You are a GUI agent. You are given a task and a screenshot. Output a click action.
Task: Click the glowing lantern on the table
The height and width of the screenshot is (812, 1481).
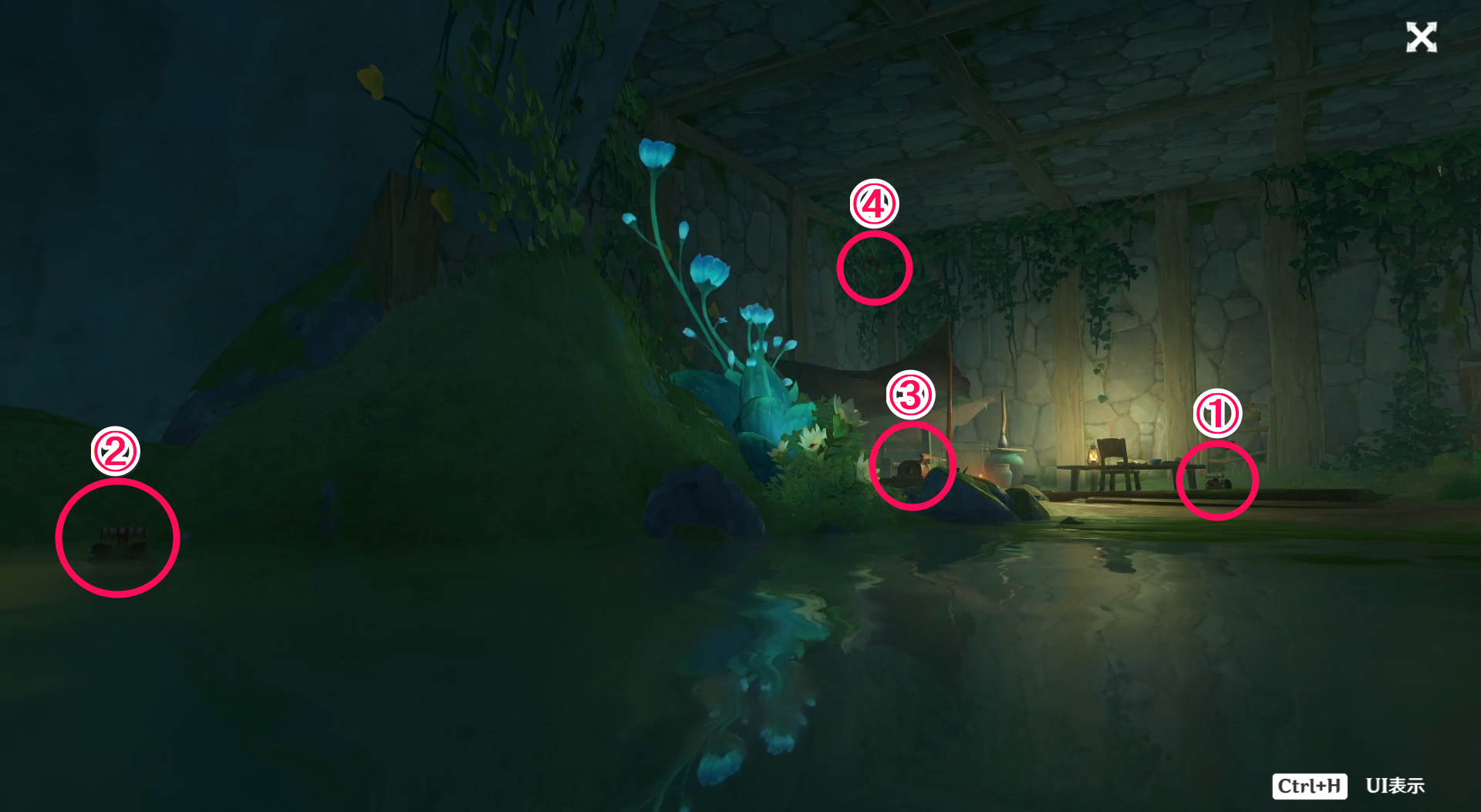1095,457
